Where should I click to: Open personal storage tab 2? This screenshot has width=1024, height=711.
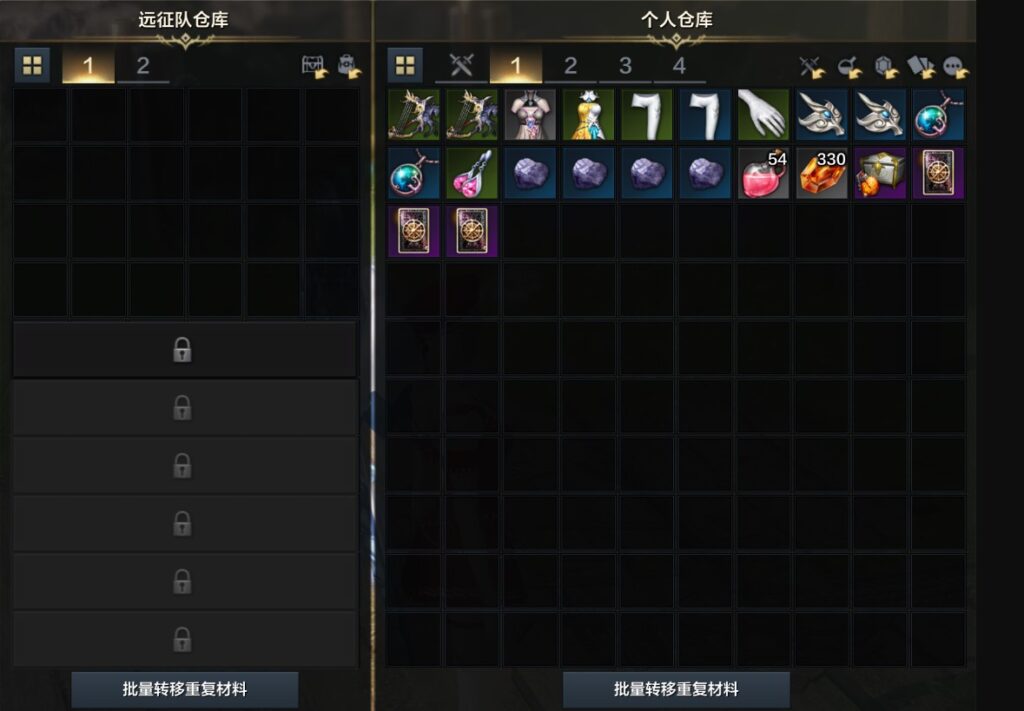[x=570, y=66]
